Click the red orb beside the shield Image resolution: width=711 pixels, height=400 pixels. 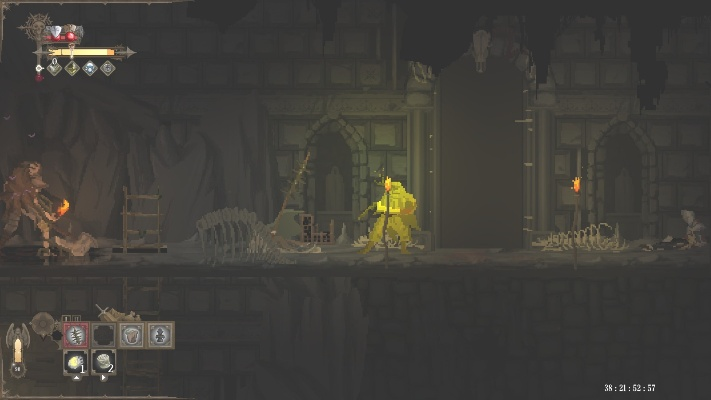pos(71,36)
